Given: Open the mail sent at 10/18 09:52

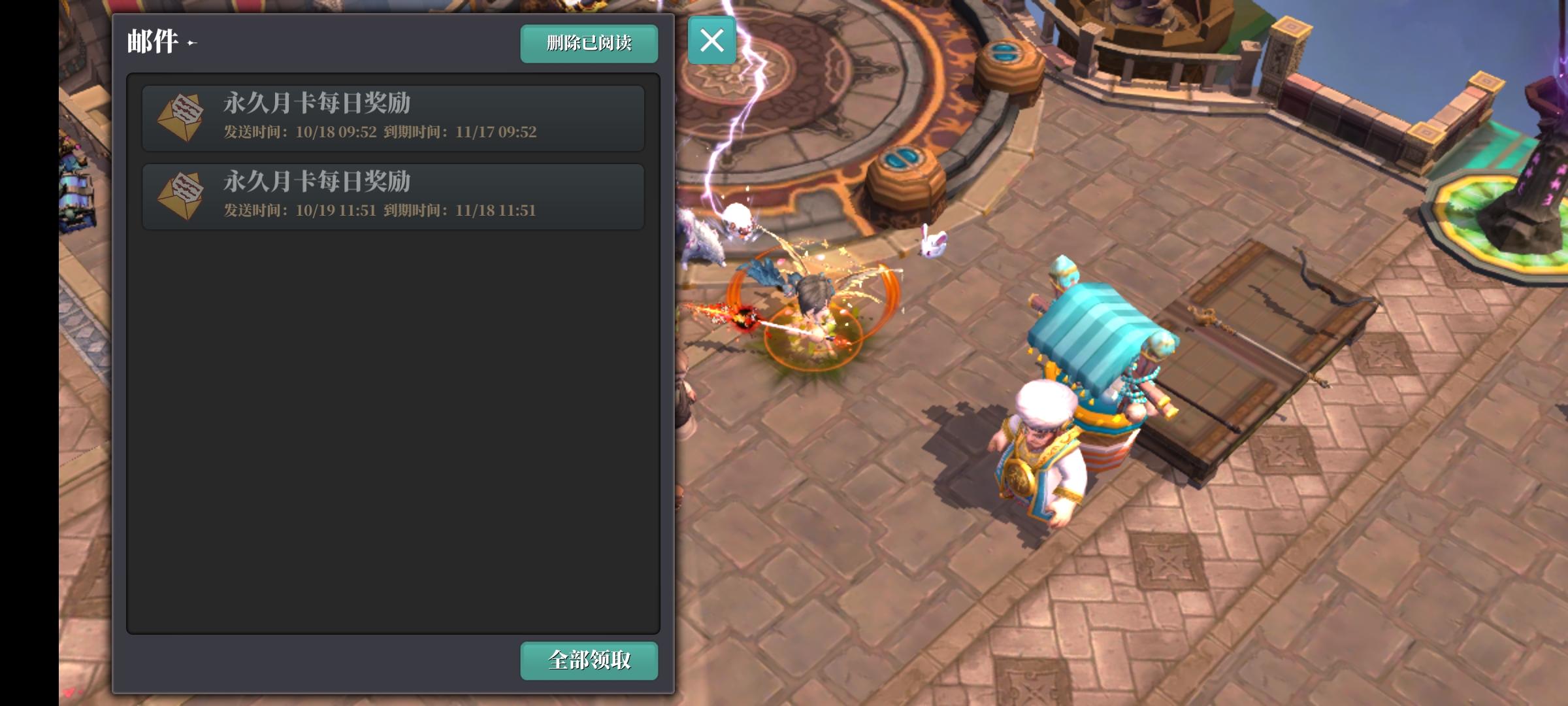Looking at the screenshot, I should pos(392,118).
